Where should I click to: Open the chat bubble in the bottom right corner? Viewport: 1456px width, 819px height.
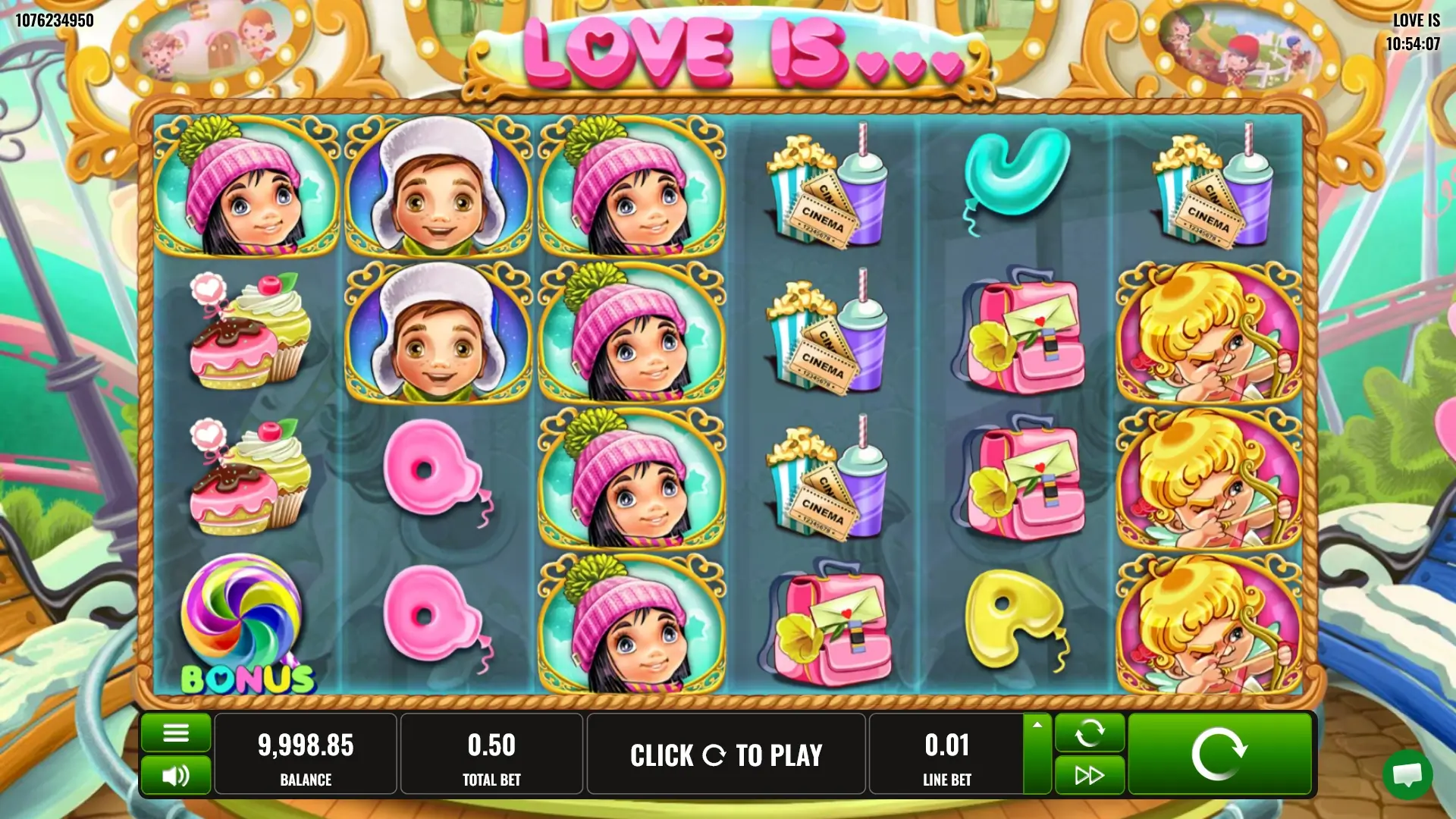[x=1408, y=776]
